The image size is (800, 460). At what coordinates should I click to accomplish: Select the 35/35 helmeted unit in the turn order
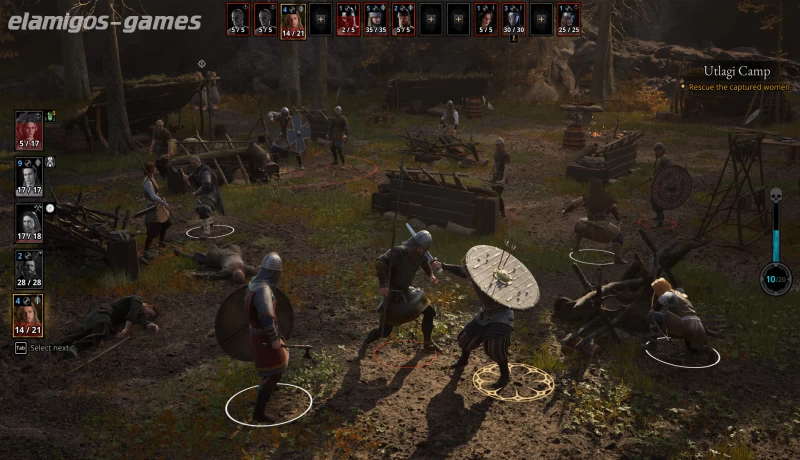376,18
